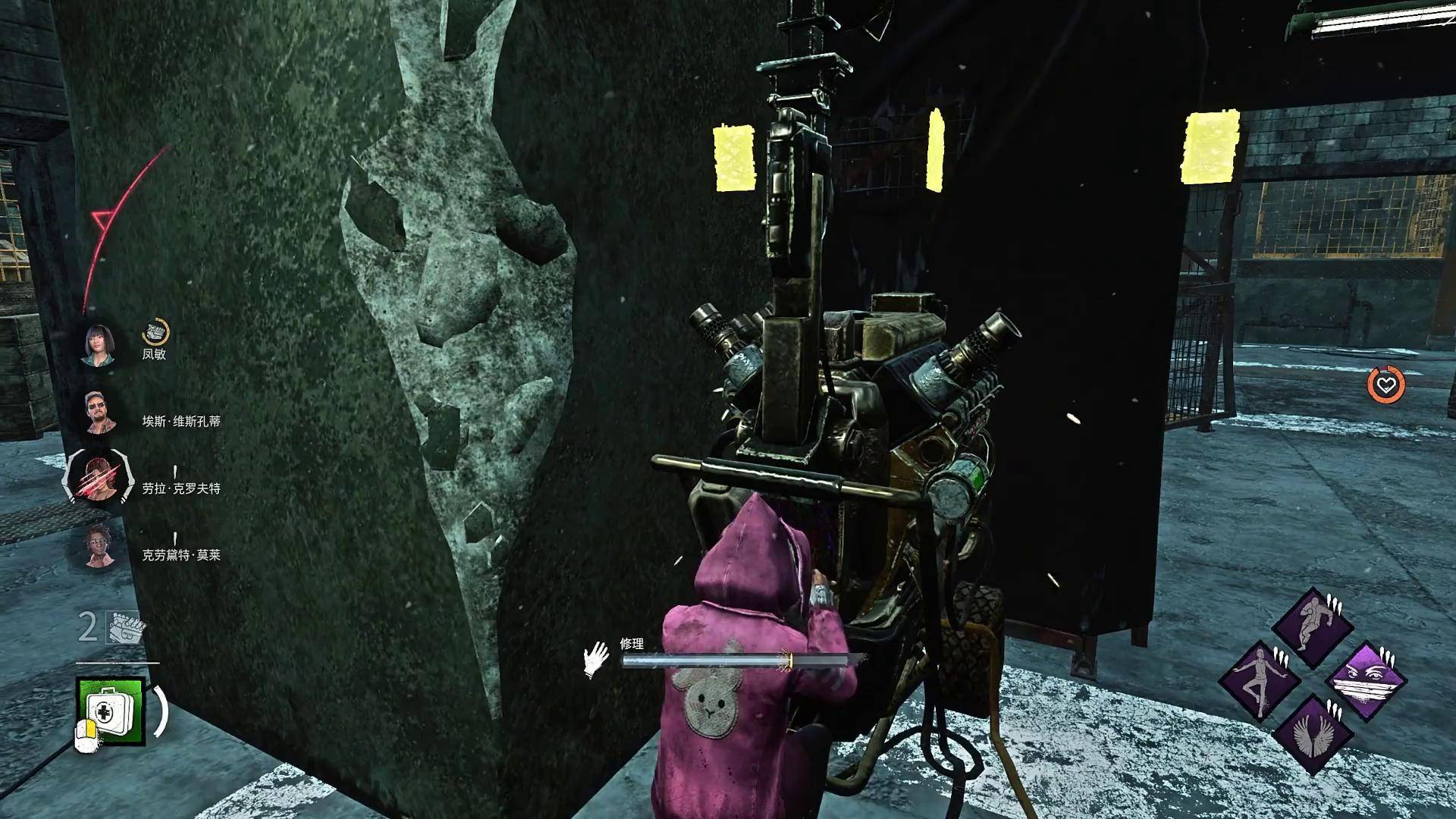The image size is (1456, 819).
Task: Select the survivor portrait with sunglasses
Action: tap(99, 413)
